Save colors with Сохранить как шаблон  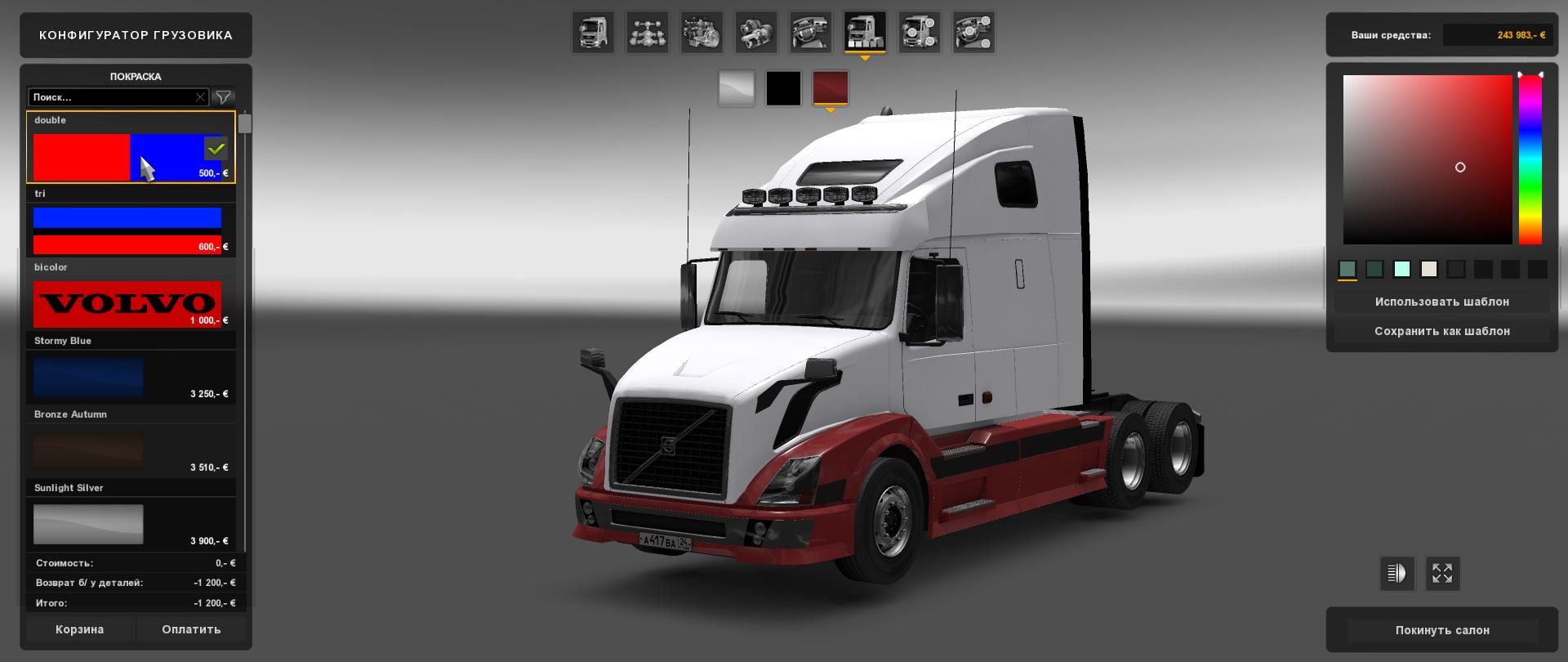click(1441, 331)
